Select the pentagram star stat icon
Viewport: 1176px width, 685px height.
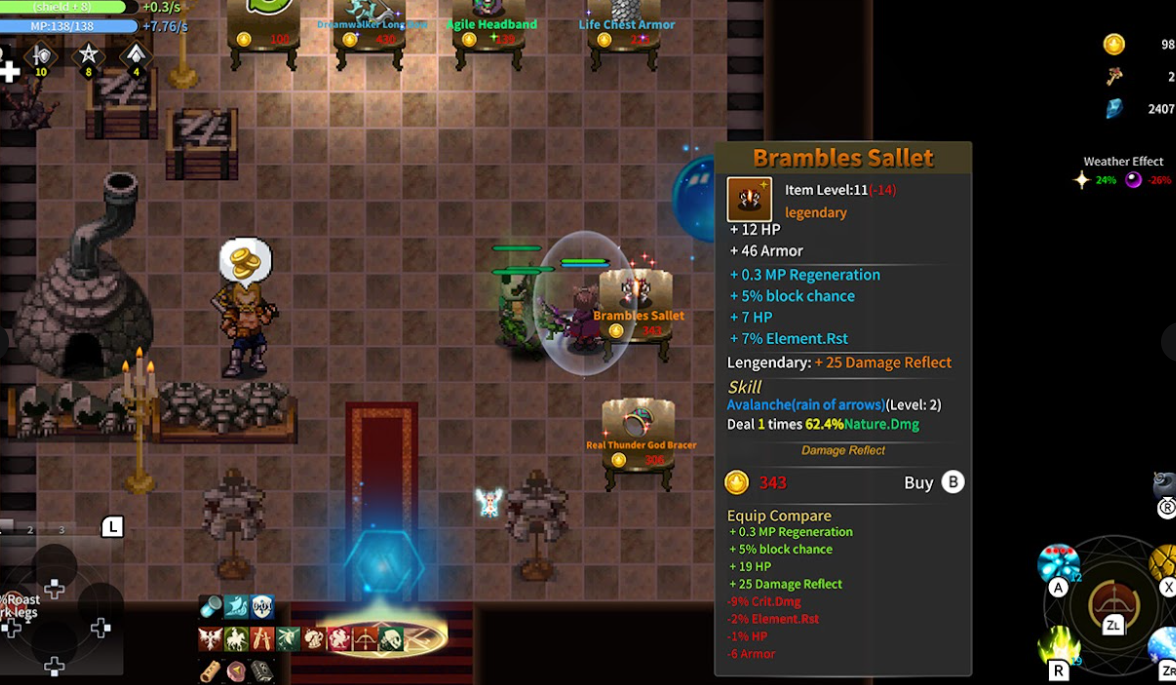click(x=88, y=55)
